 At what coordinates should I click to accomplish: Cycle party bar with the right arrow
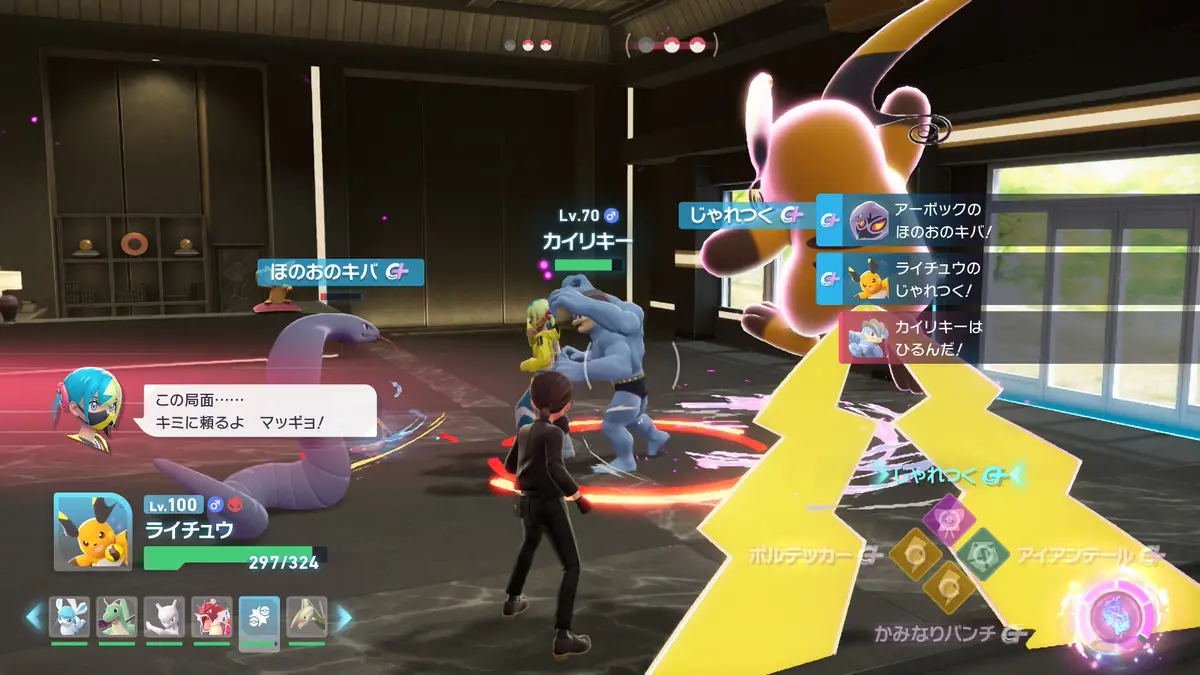(x=341, y=618)
